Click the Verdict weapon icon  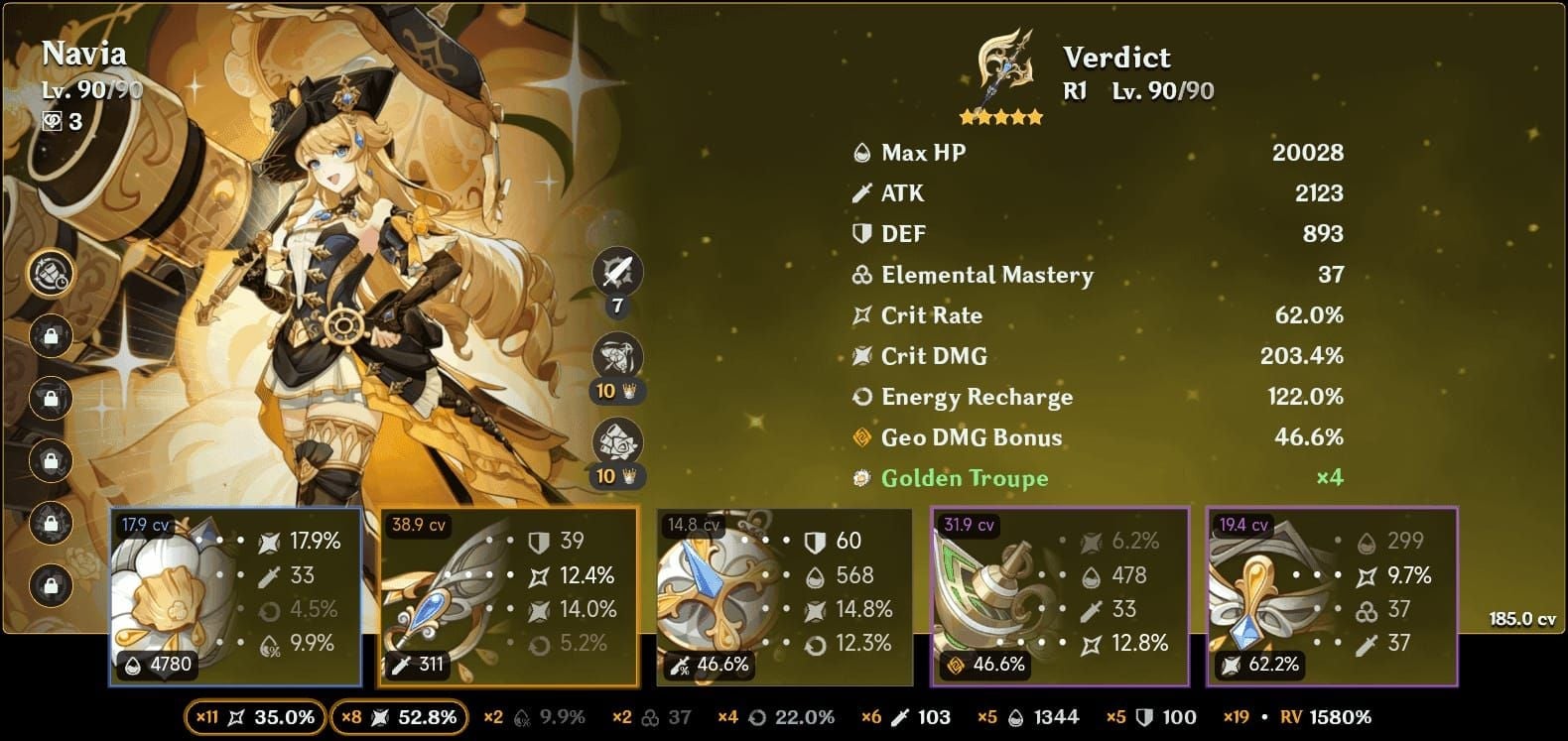coord(1002,69)
